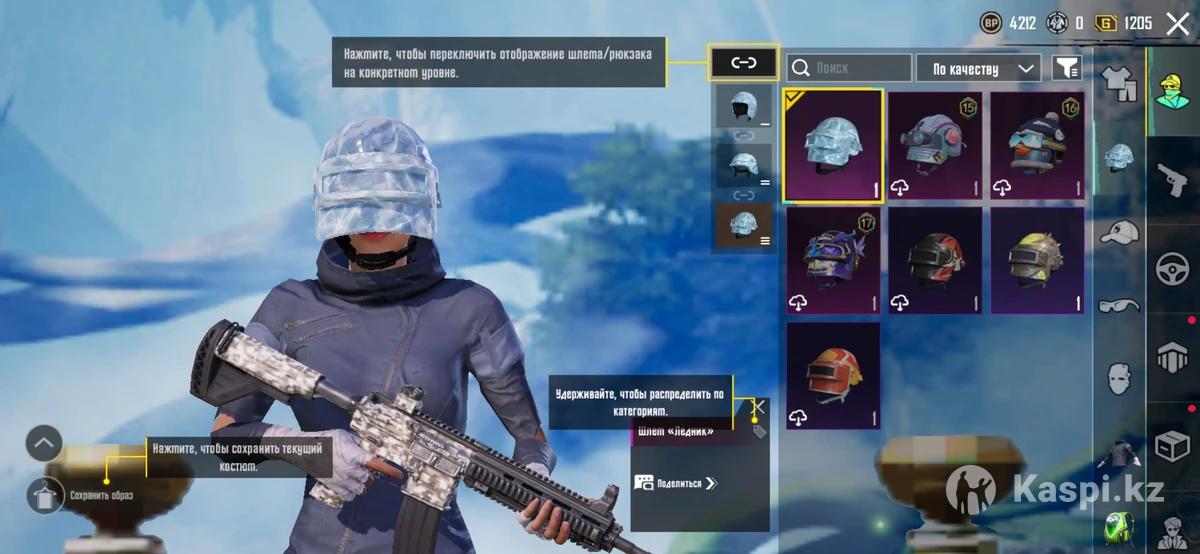Open the face mask subcategory
1200x554 pixels.
click(x=1119, y=378)
